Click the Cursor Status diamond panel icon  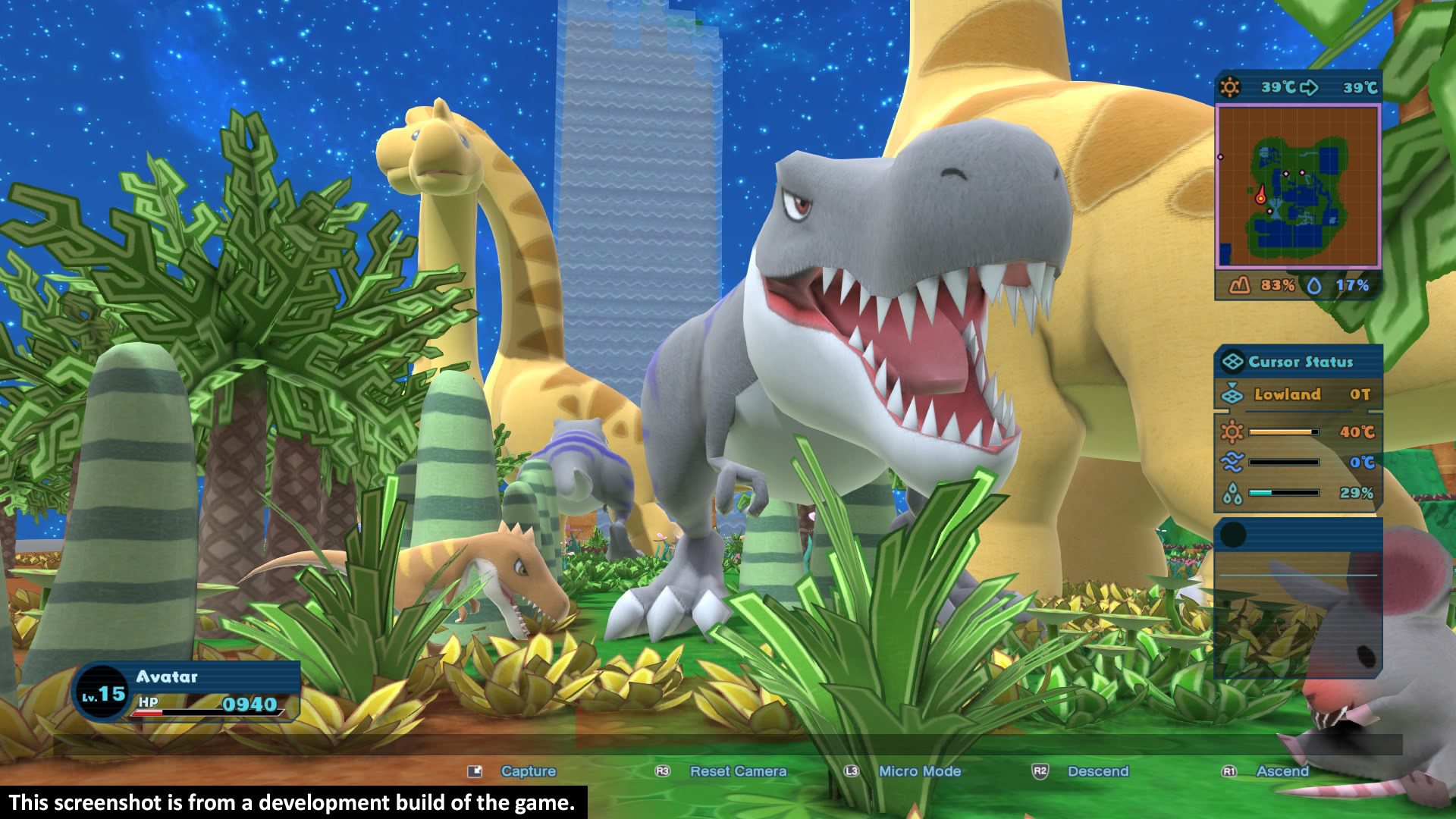pyautogui.click(x=1233, y=362)
